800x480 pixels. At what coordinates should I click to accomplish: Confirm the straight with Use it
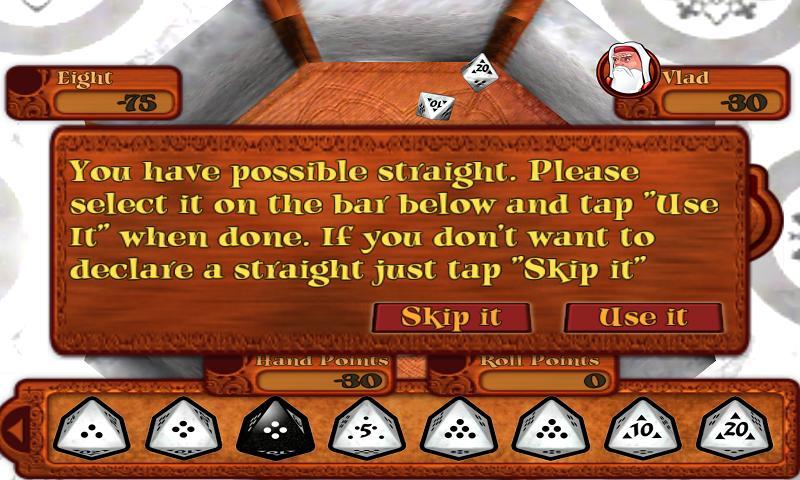[643, 317]
